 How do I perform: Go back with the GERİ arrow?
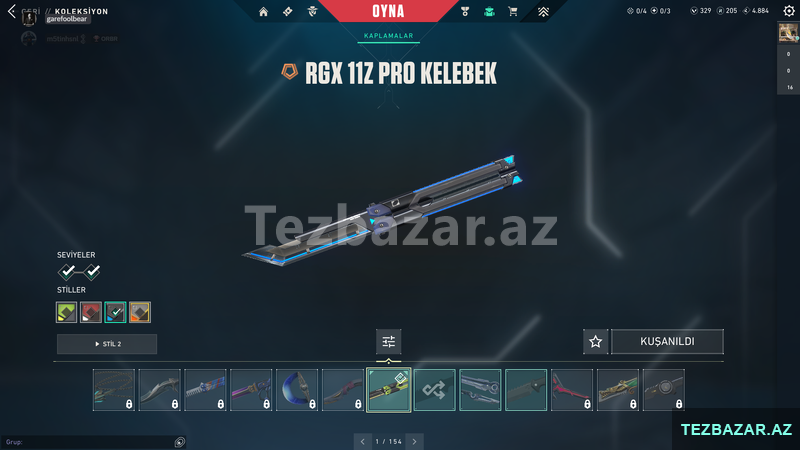(x=12, y=12)
